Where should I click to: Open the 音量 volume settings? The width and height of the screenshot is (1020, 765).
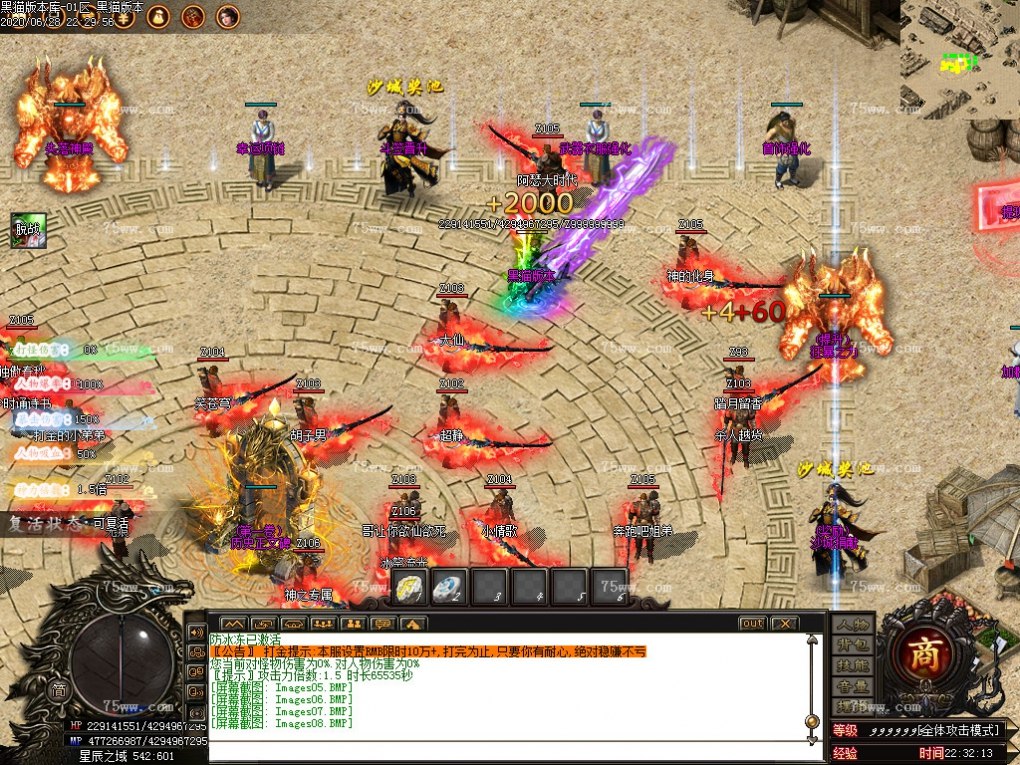(x=851, y=687)
